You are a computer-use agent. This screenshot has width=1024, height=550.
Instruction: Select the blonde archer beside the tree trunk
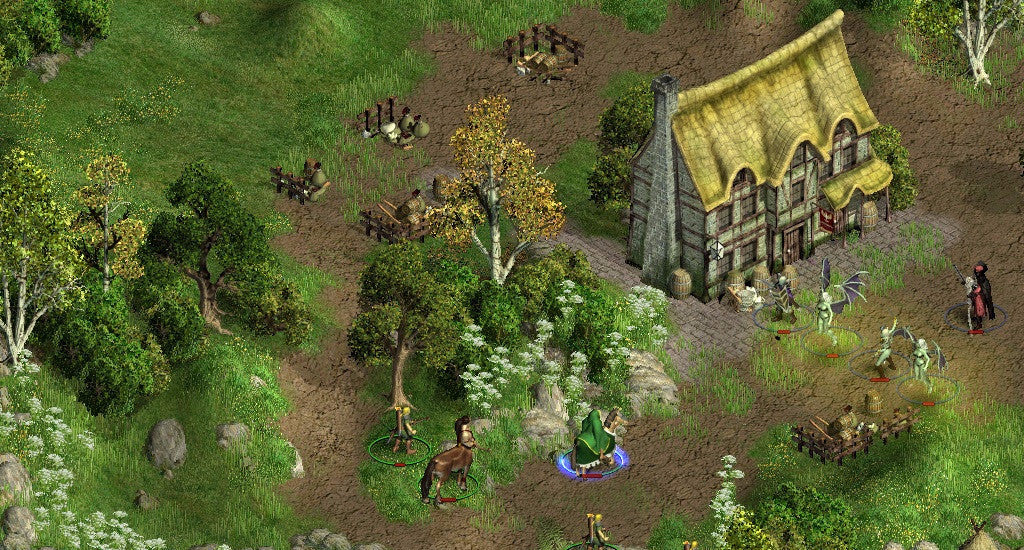(x=402, y=432)
